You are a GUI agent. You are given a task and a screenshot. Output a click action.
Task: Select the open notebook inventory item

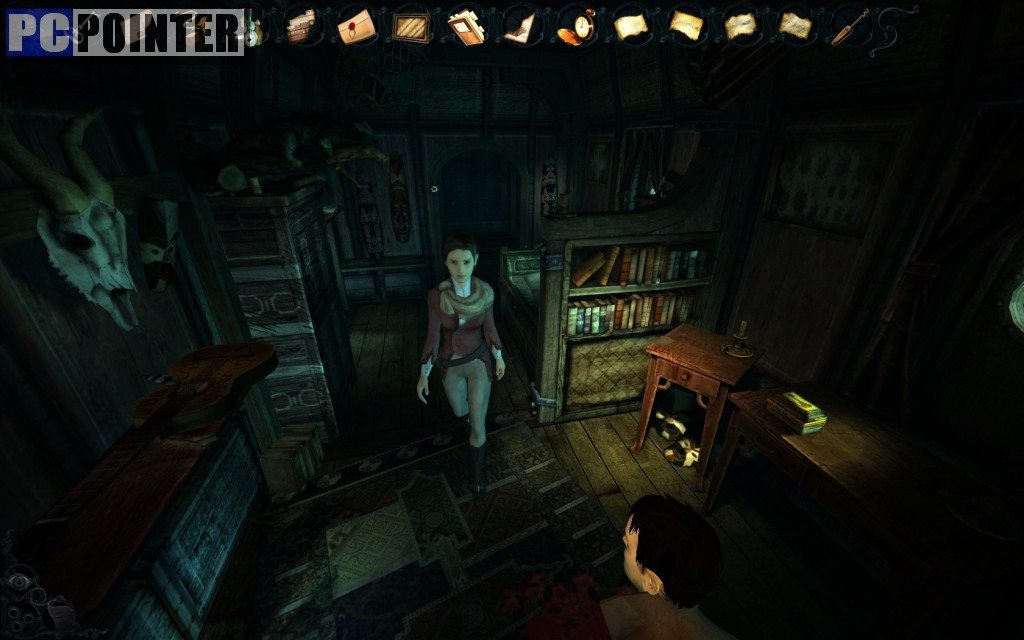tap(519, 24)
